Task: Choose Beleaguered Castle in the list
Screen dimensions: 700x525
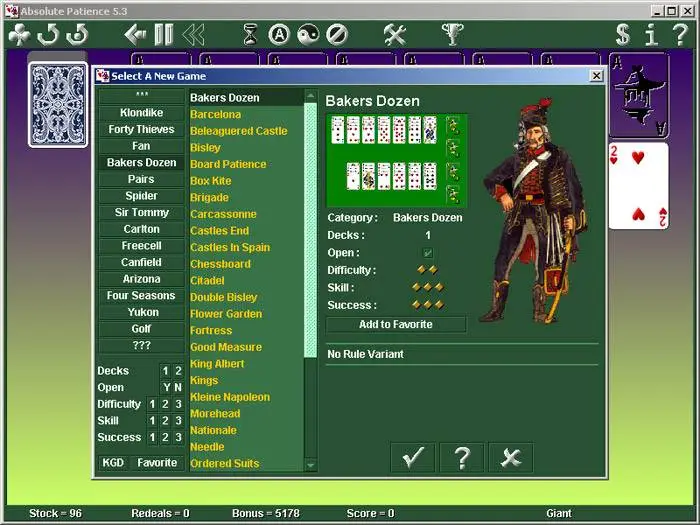Action: click(238, 131)
